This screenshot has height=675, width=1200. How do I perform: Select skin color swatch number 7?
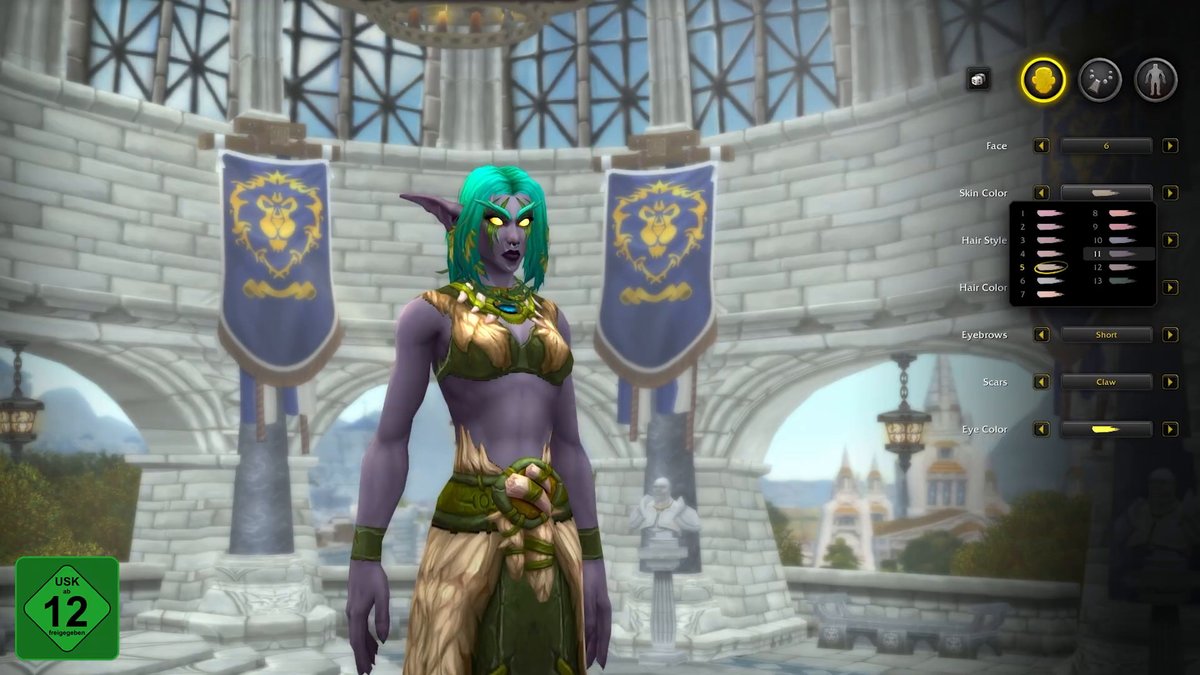point(1050,294)
